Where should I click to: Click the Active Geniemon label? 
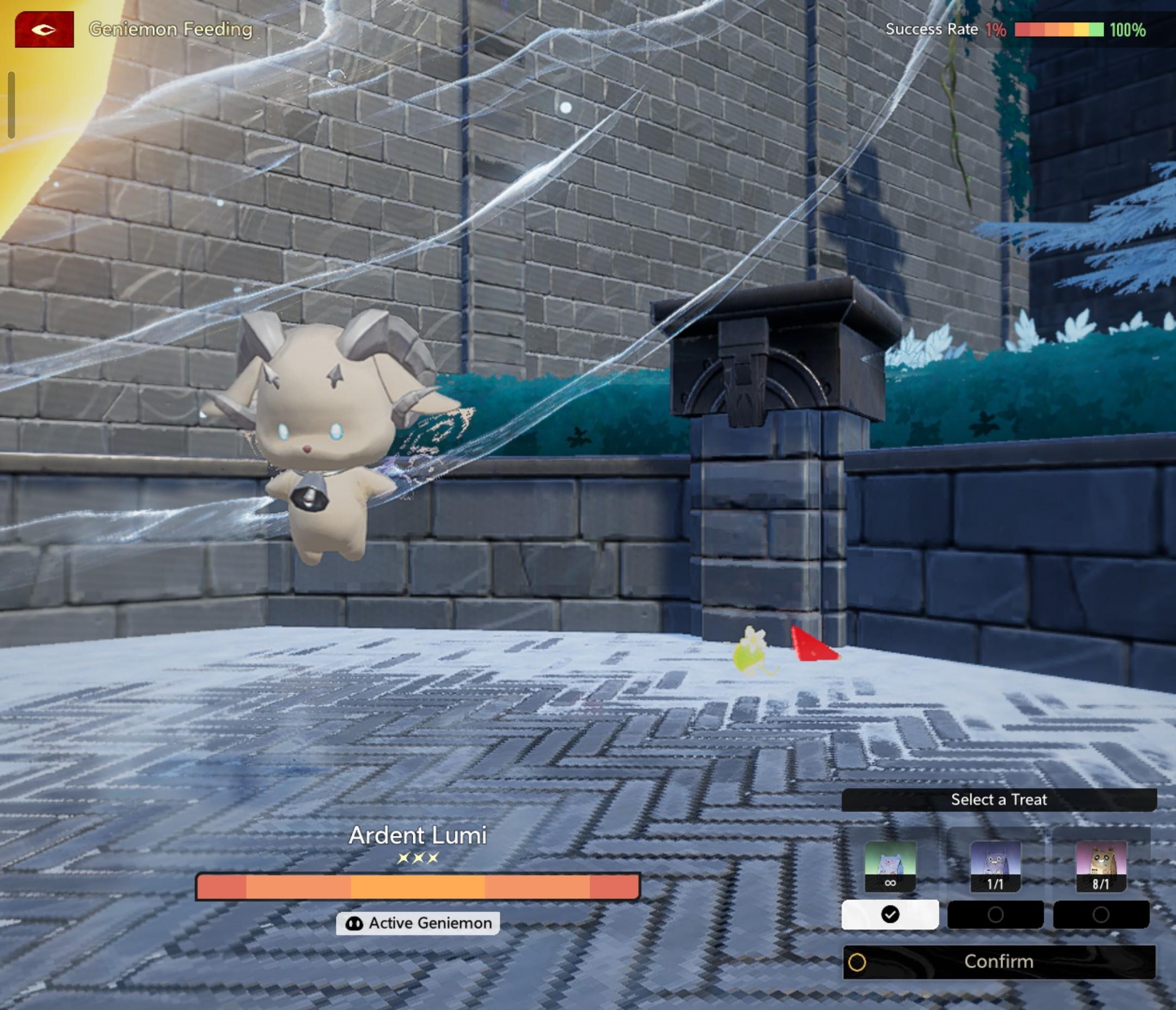tap(418, 923)
